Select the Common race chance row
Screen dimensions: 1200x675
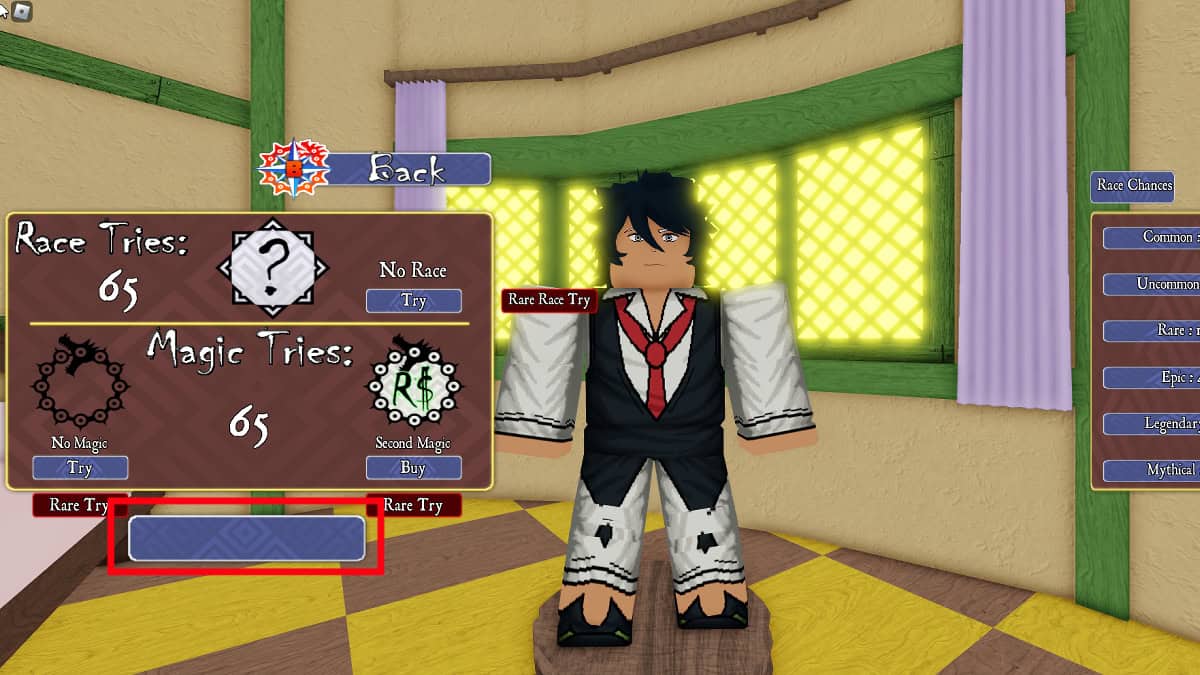coord(1152,238)
